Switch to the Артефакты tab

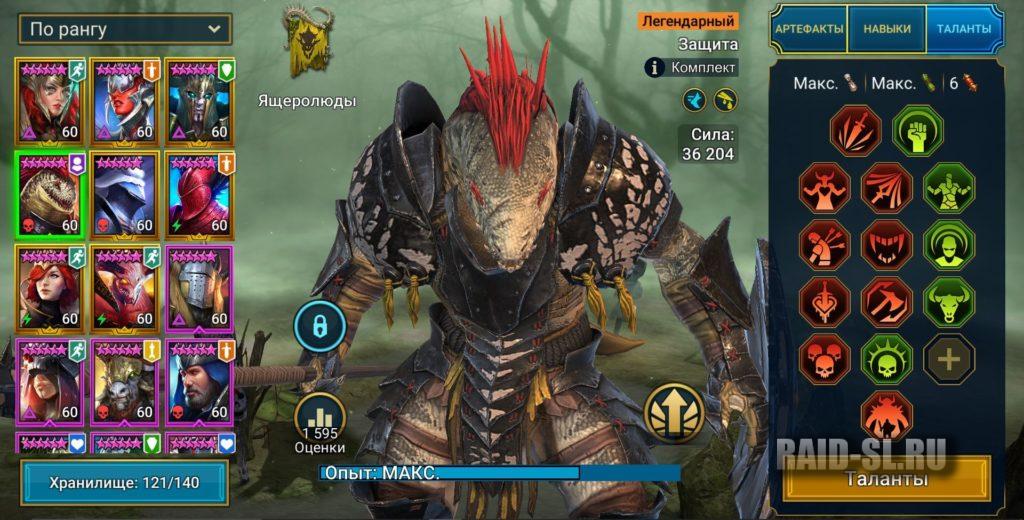809,29
